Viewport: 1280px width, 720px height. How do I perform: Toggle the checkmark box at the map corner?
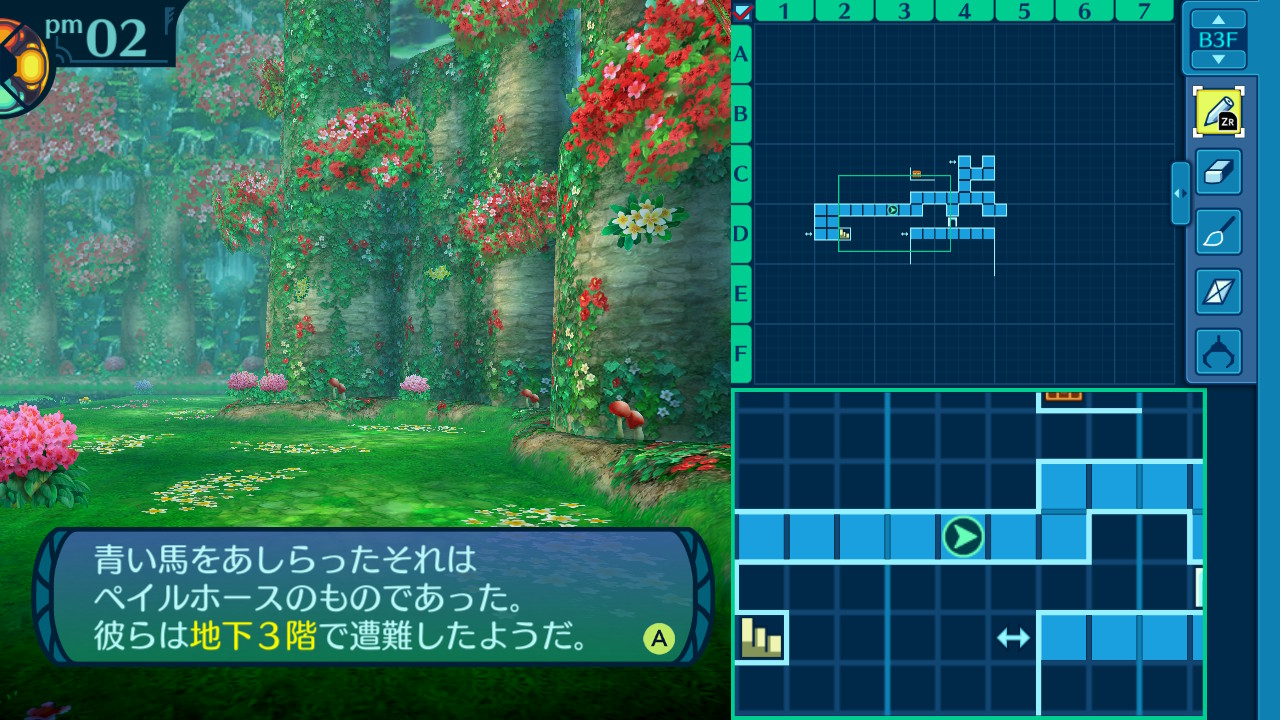(x=742, y=12)
